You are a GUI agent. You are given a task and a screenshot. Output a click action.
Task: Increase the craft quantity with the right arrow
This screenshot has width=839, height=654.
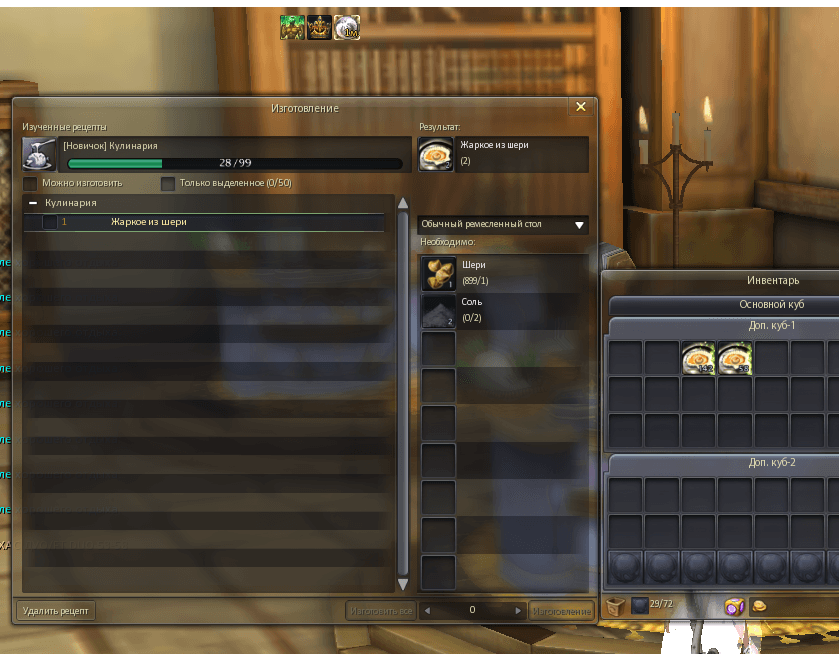[x=517, y=610]
